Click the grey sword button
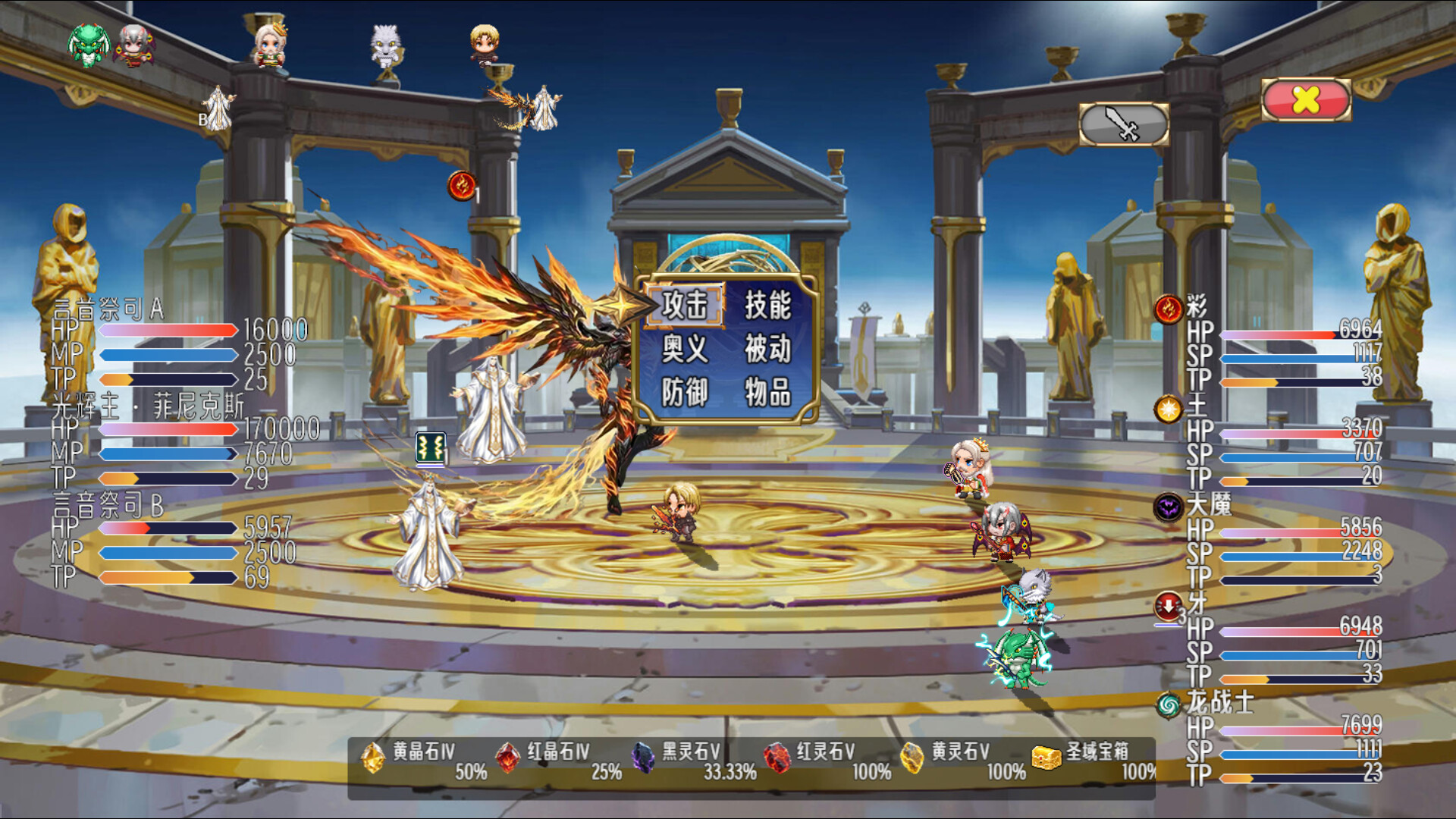The height and width of the screenshot is (819, 1456). tap(1124, 124)
